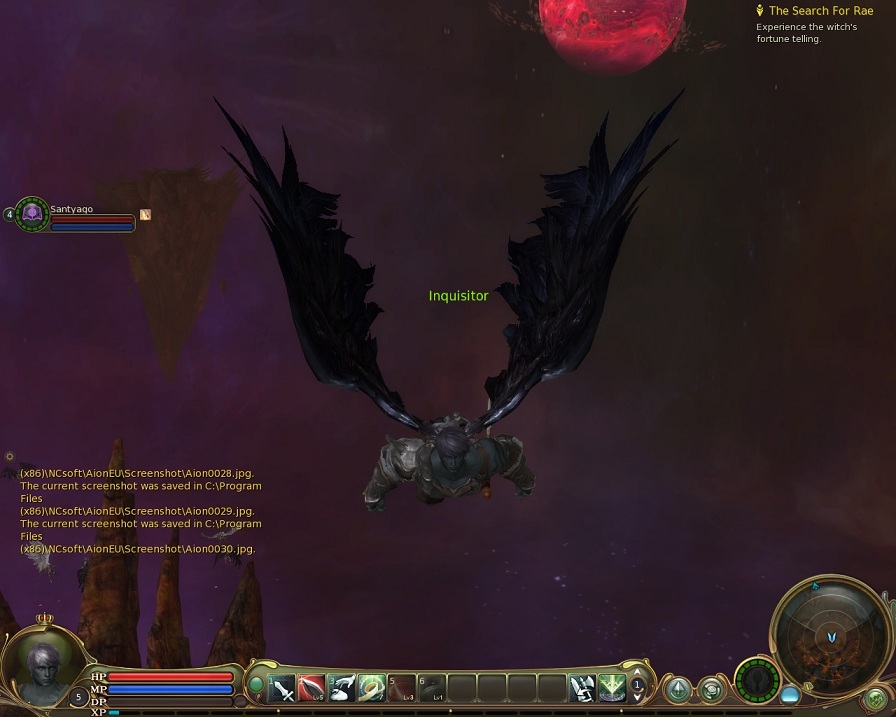Open the green diamond menu button
Viewport: 896px width, 717px height.
point(678,689)
